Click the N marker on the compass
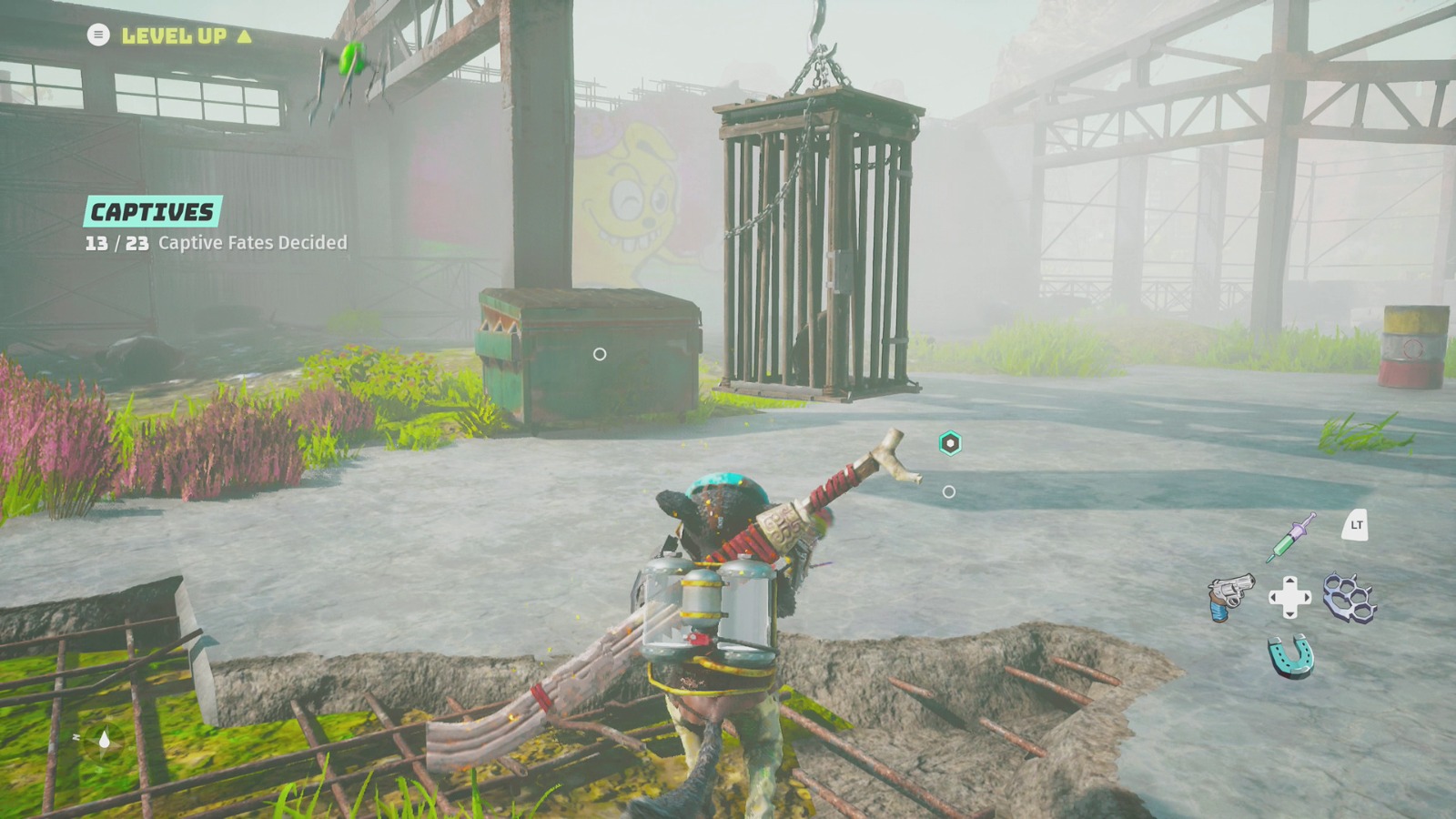This screenshot has height=819, width=1456. [76, 737]
